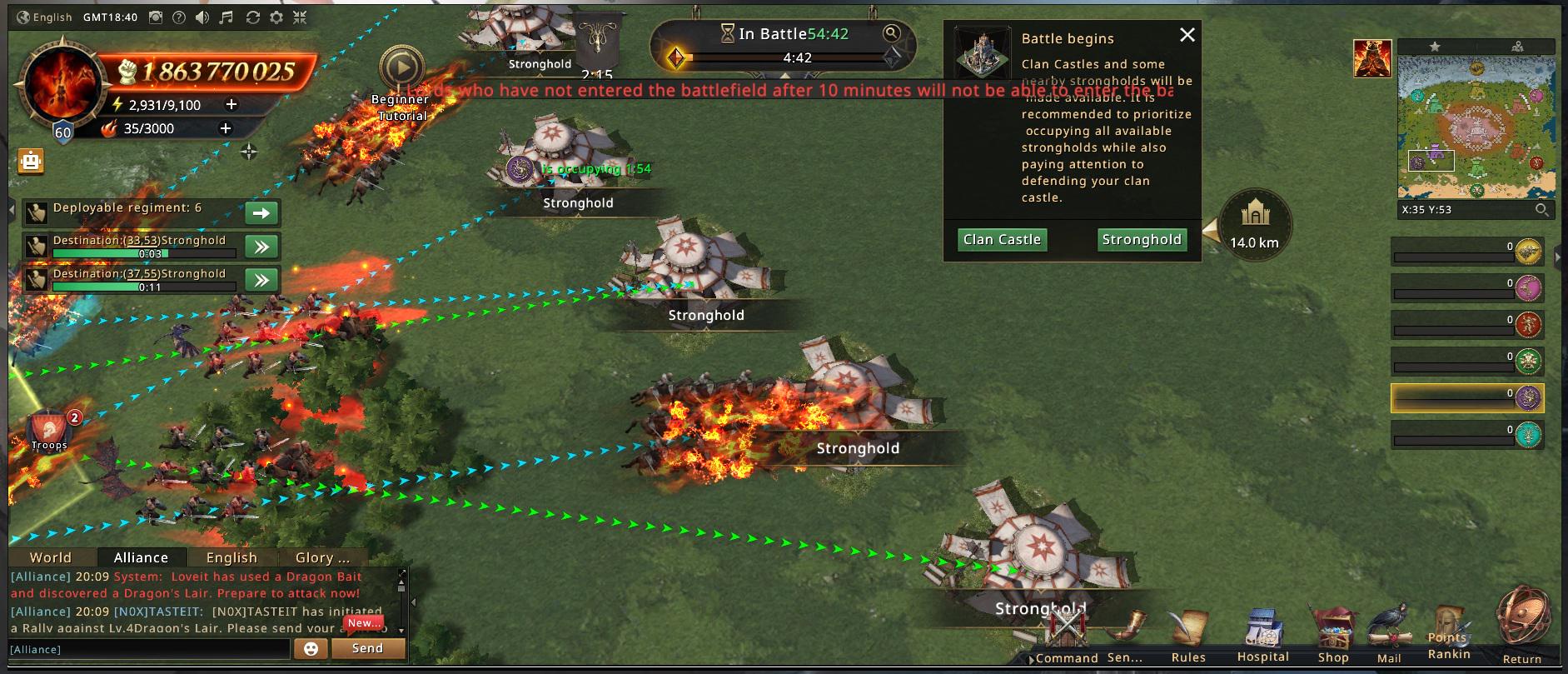Close the Battle begins popup

(1187, 35)
